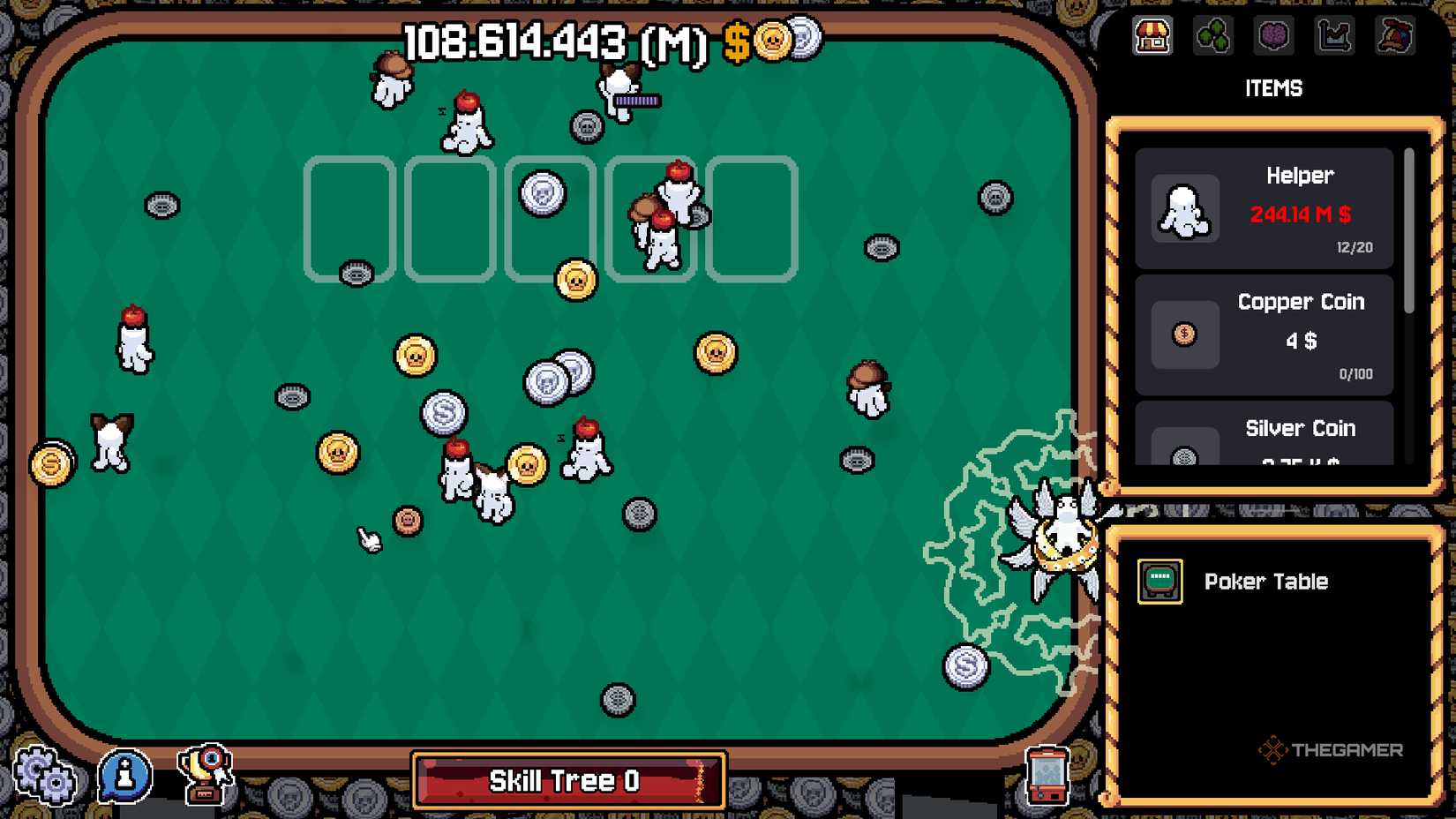Select the green clover upgrades icon

pos(1213,36)
